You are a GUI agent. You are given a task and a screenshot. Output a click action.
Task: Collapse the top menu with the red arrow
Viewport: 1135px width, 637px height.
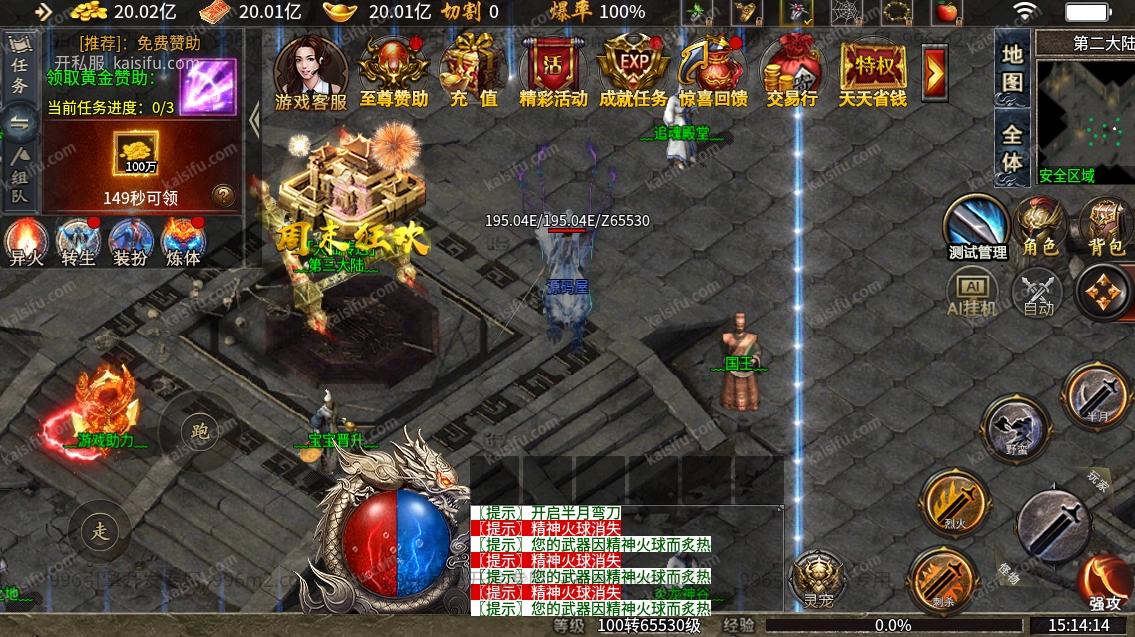point(935,70)
